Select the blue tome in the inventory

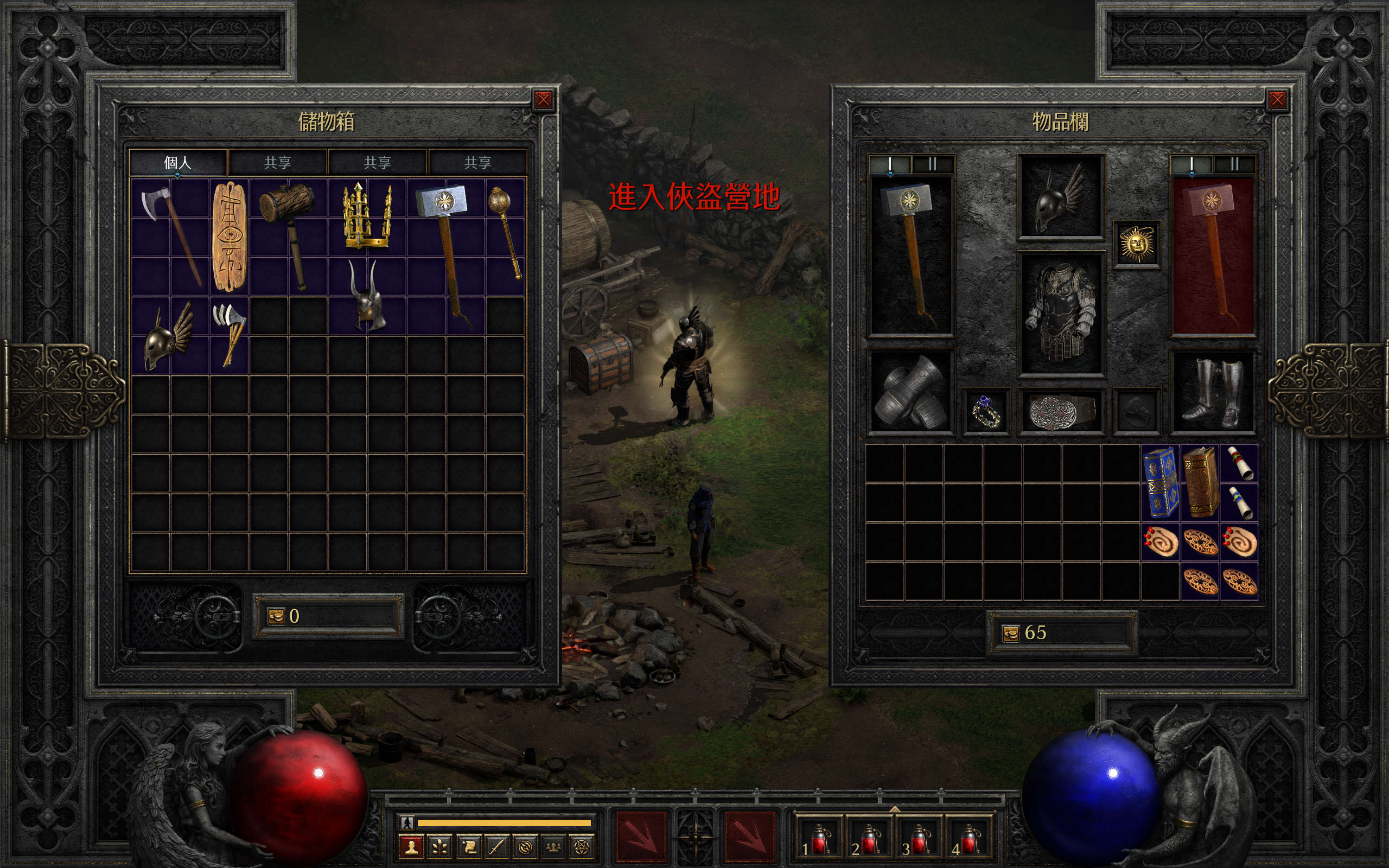(1161, 482)
